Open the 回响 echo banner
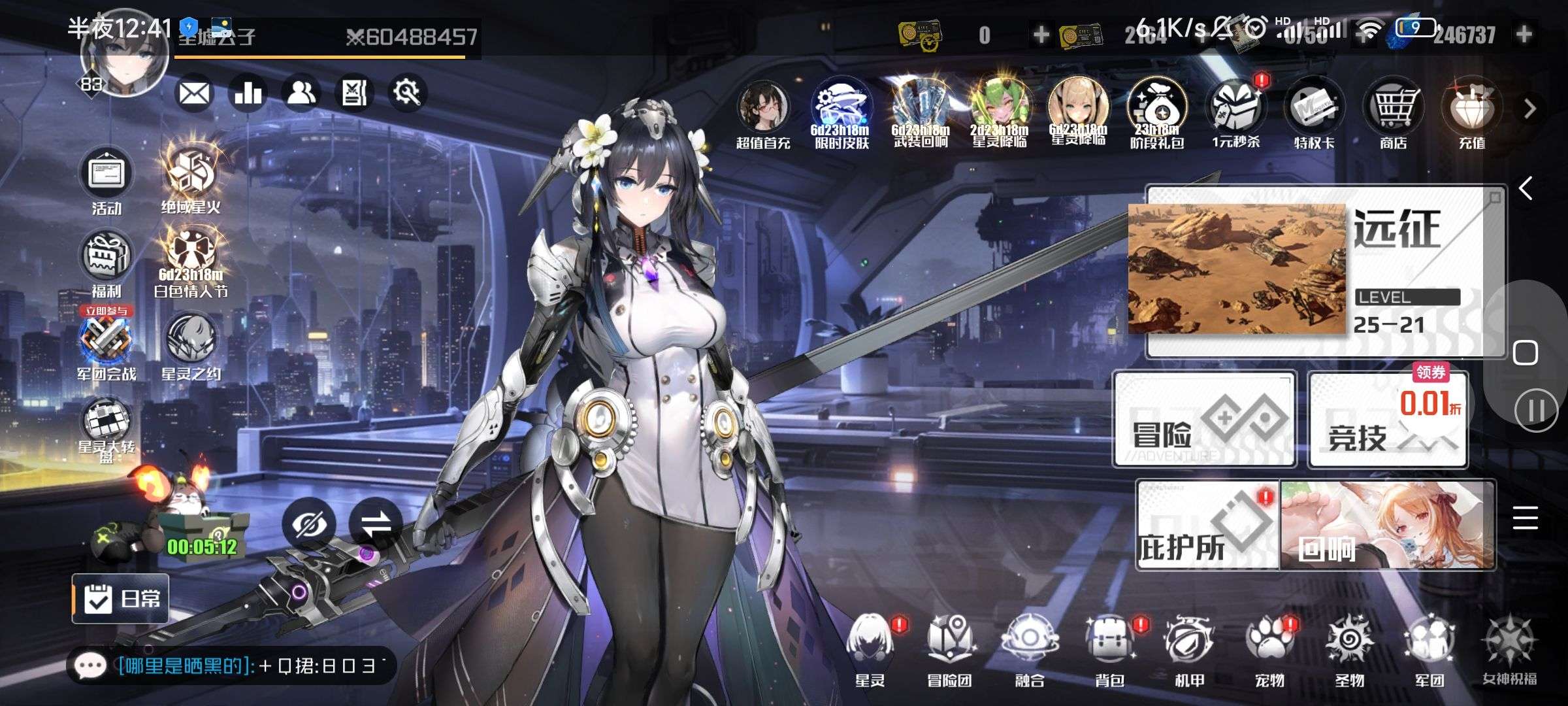1568x706 pixels. pyautogui.click(x=1388, y=526)
